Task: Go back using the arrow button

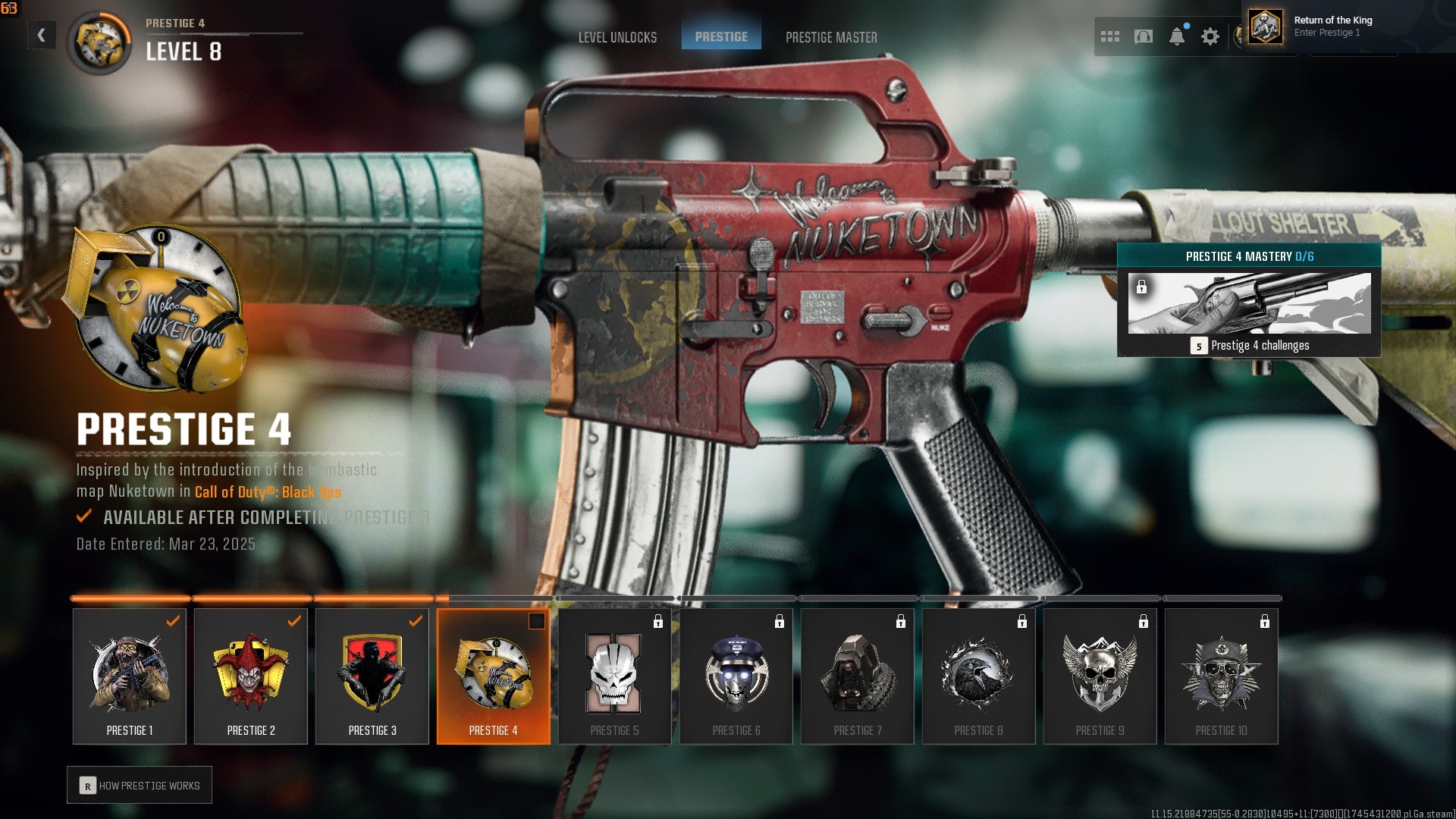Action: pyautogui.click(x=42, y=35)
